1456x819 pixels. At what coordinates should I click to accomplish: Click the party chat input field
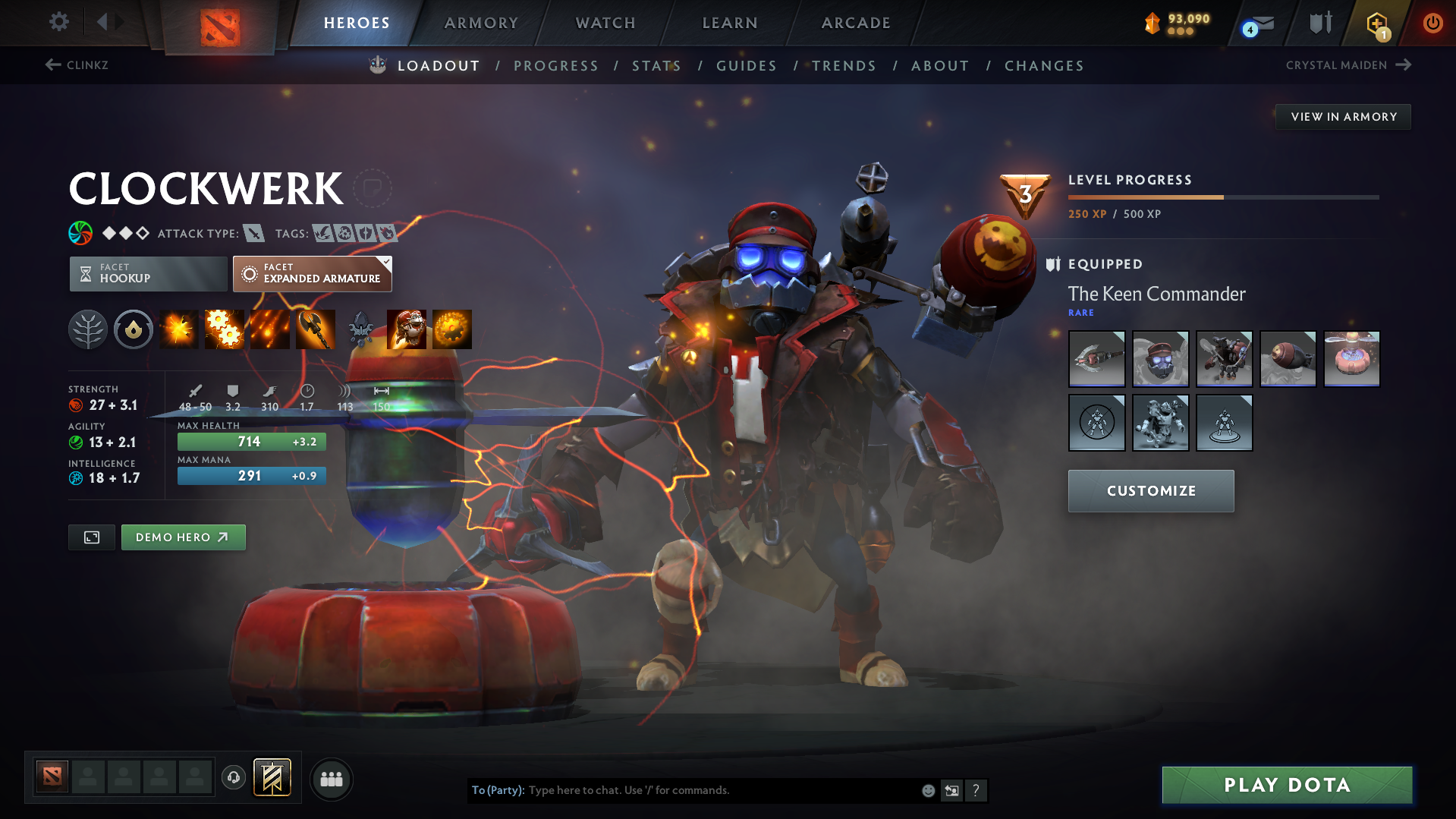[x=721, y=790]
